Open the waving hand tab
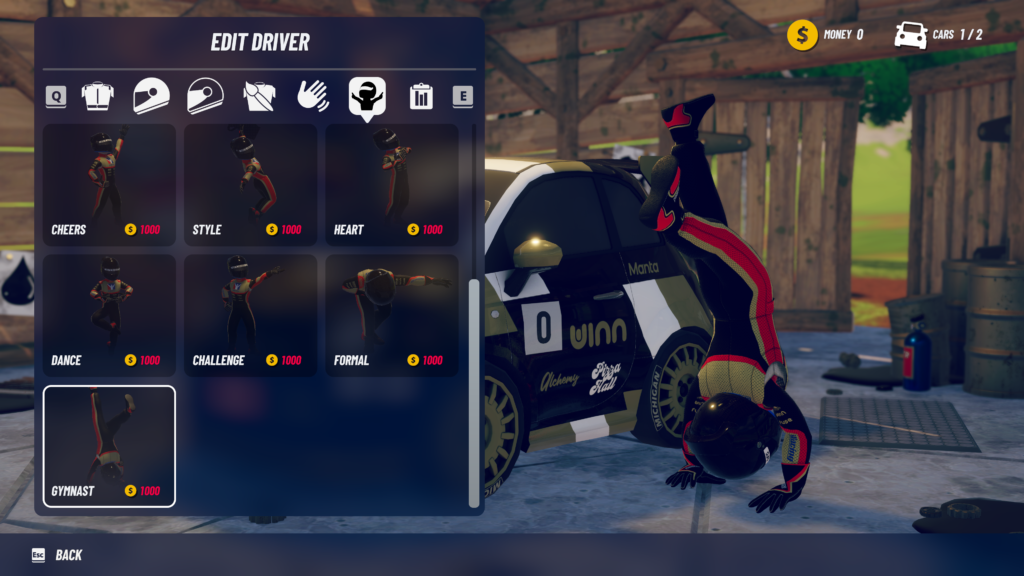 313,96
